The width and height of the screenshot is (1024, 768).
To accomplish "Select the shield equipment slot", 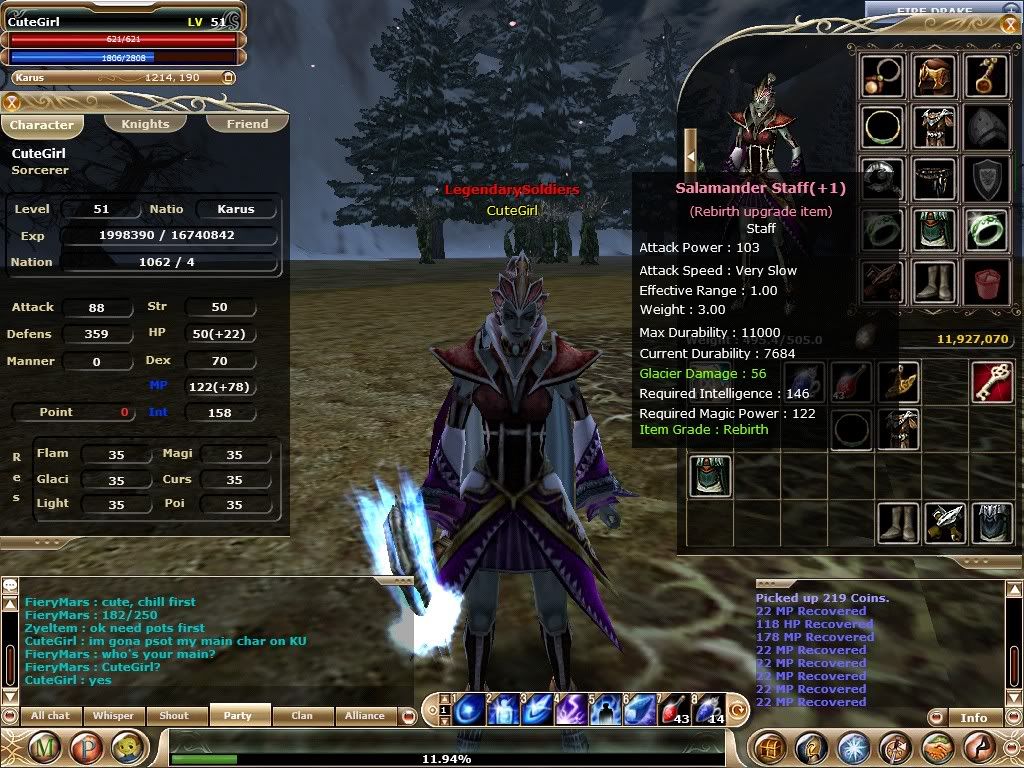I will (987, 179).
